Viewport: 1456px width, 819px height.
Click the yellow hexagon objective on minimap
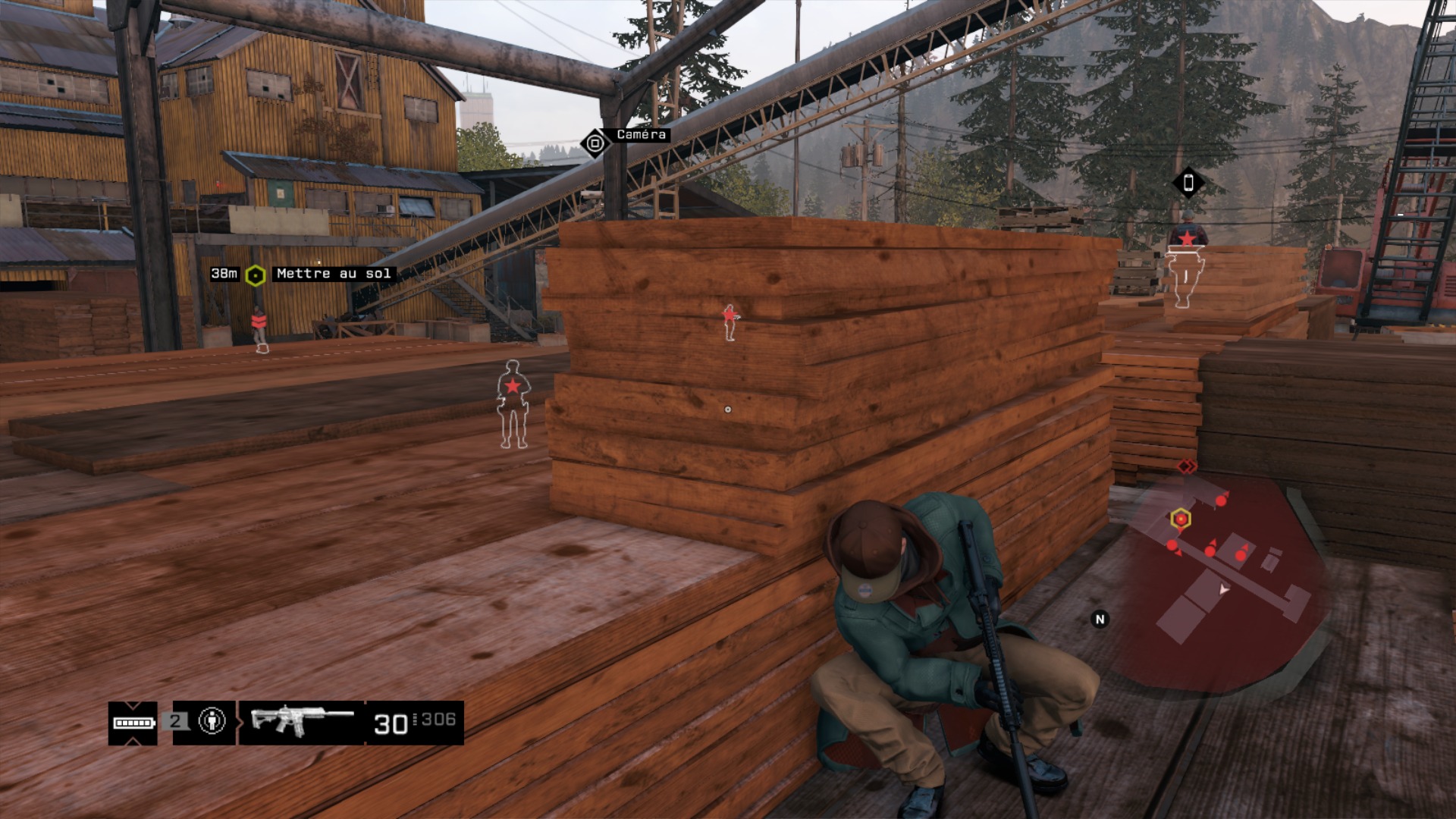[1180, 519]
